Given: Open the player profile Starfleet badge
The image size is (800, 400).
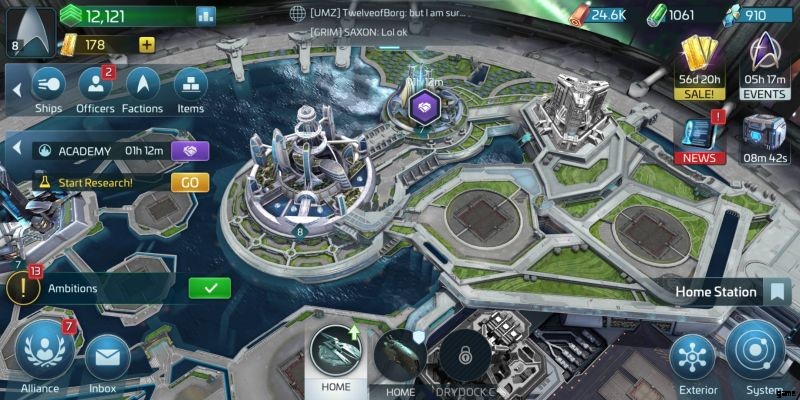Looking at the screenshot, I should pos(27,26).
